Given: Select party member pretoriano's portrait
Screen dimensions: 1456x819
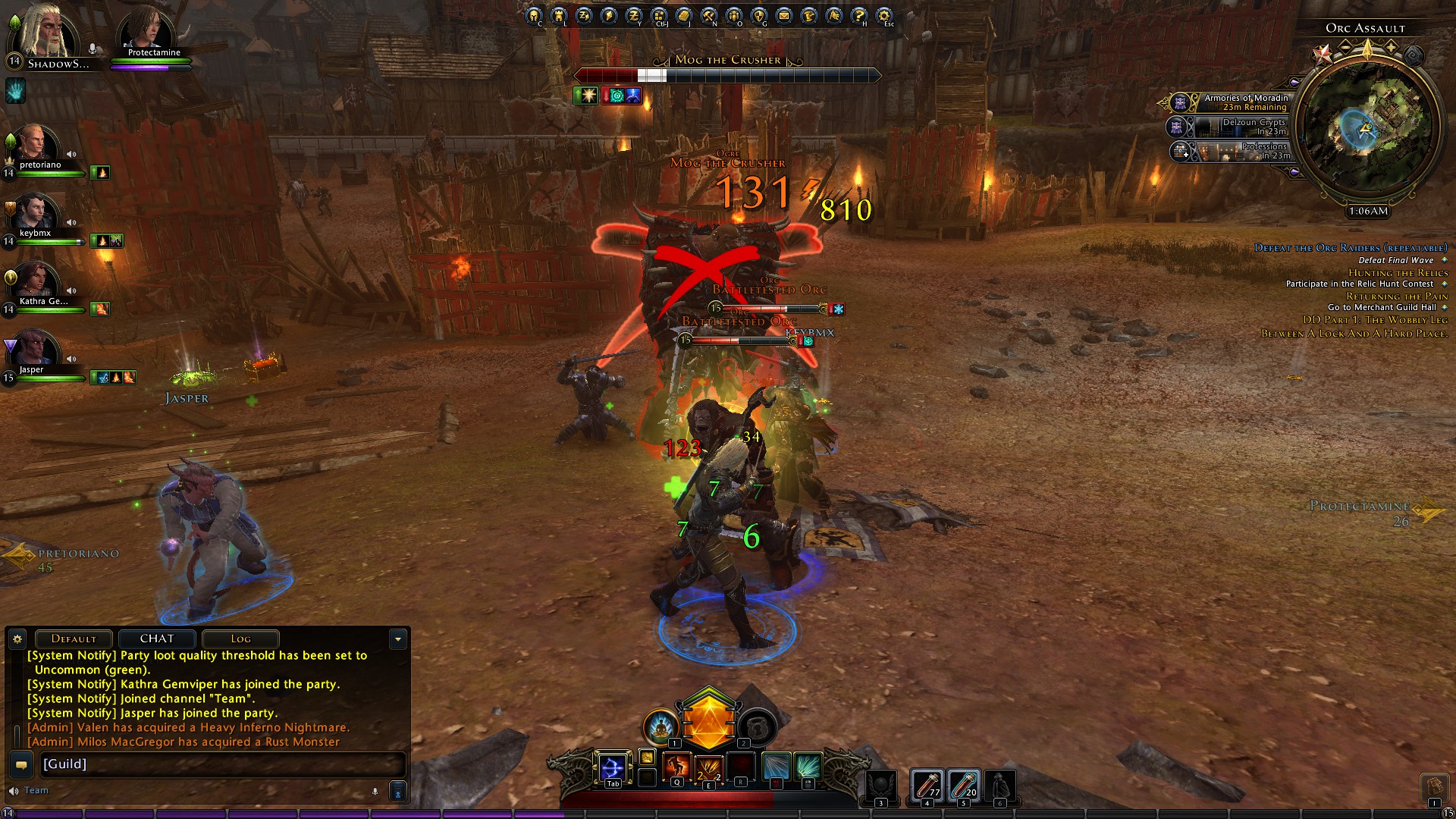Looking at the screenshot, I should (35, 146).
